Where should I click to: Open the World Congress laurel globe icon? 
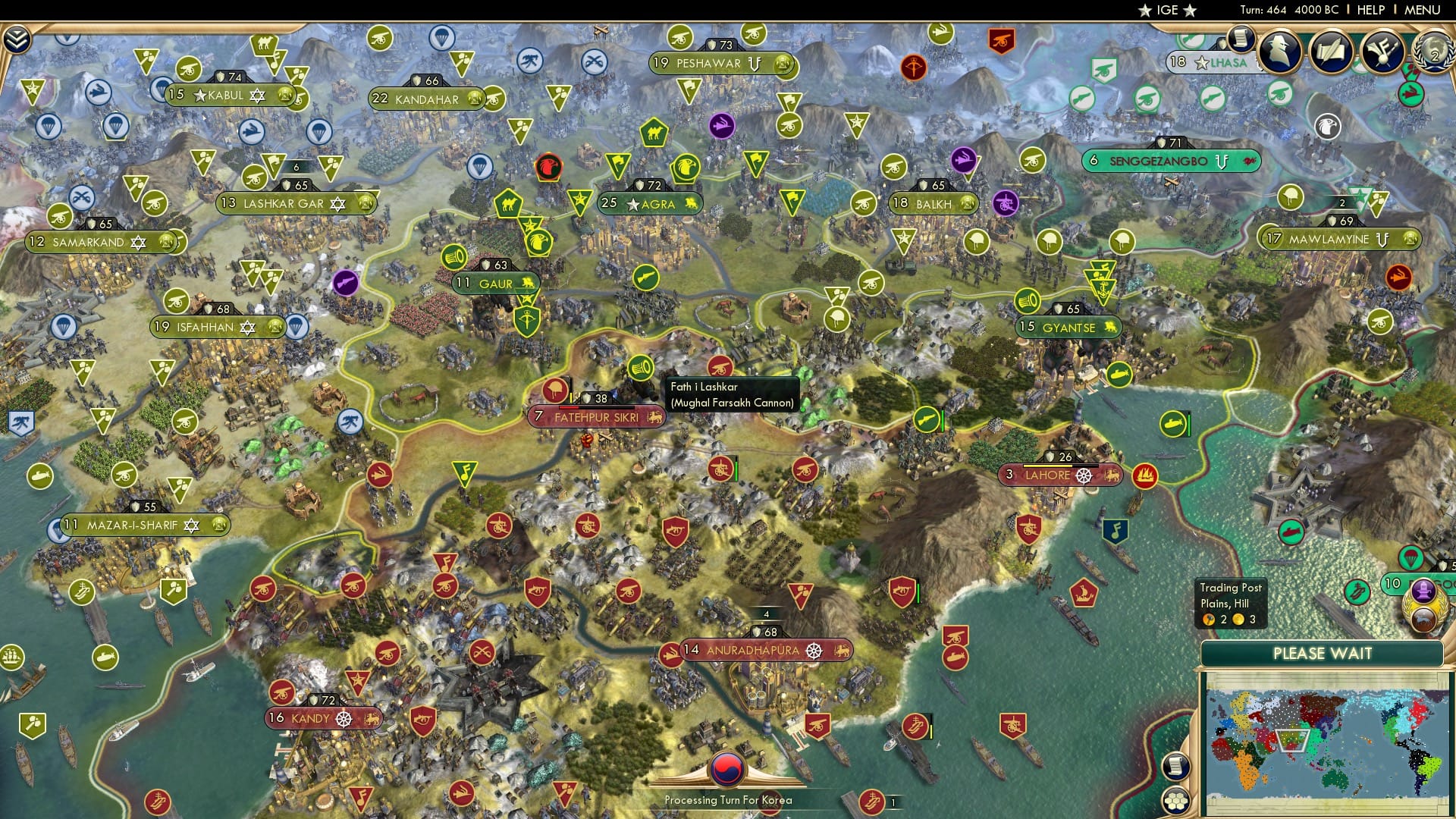pos(1433,53)
